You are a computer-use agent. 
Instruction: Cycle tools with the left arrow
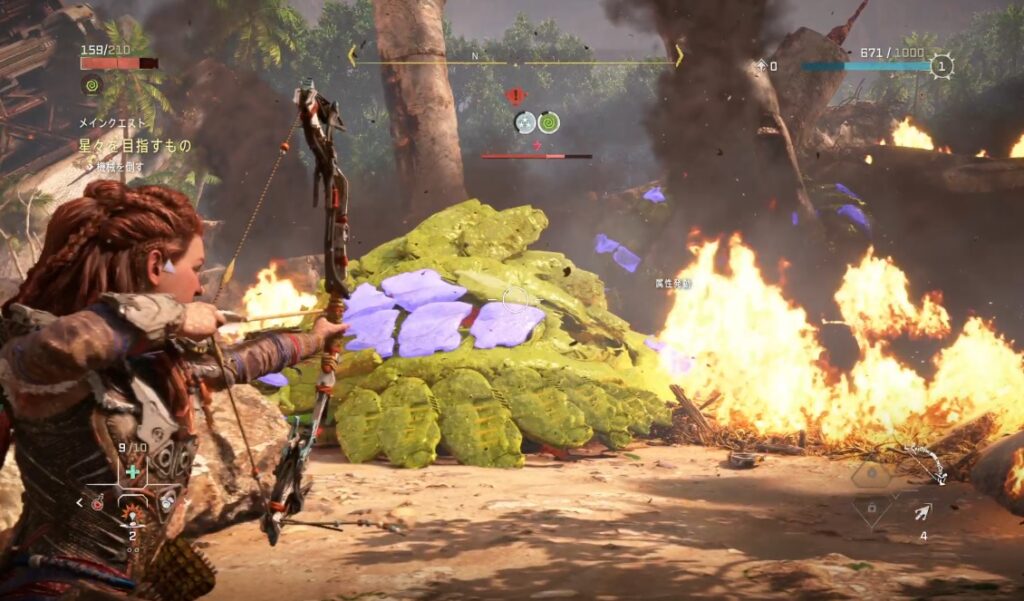(x=80, y=503)
